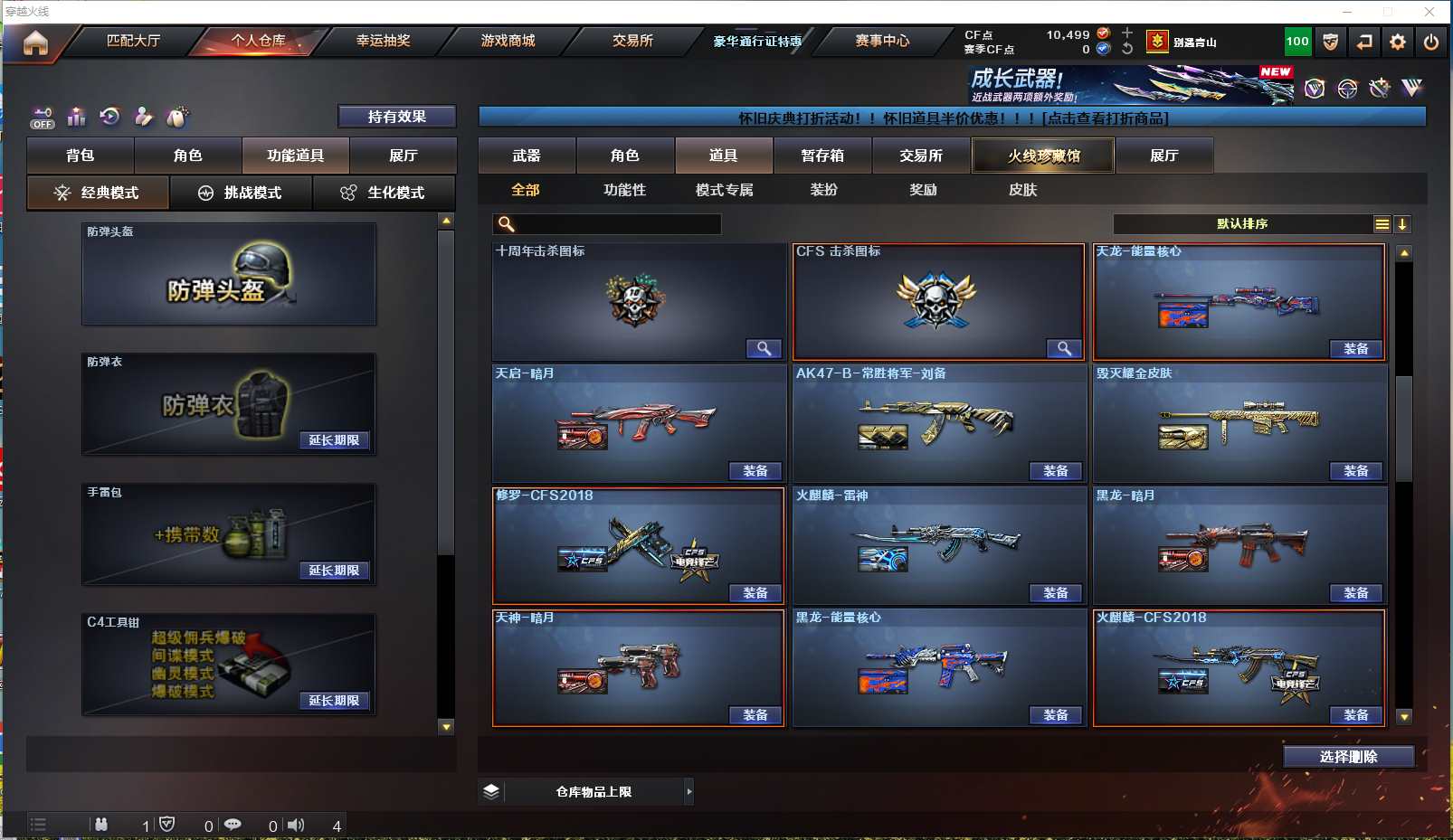Select the 火麒麟-雷神 rifle item
1453x840 pixels.
pos(938,544)
